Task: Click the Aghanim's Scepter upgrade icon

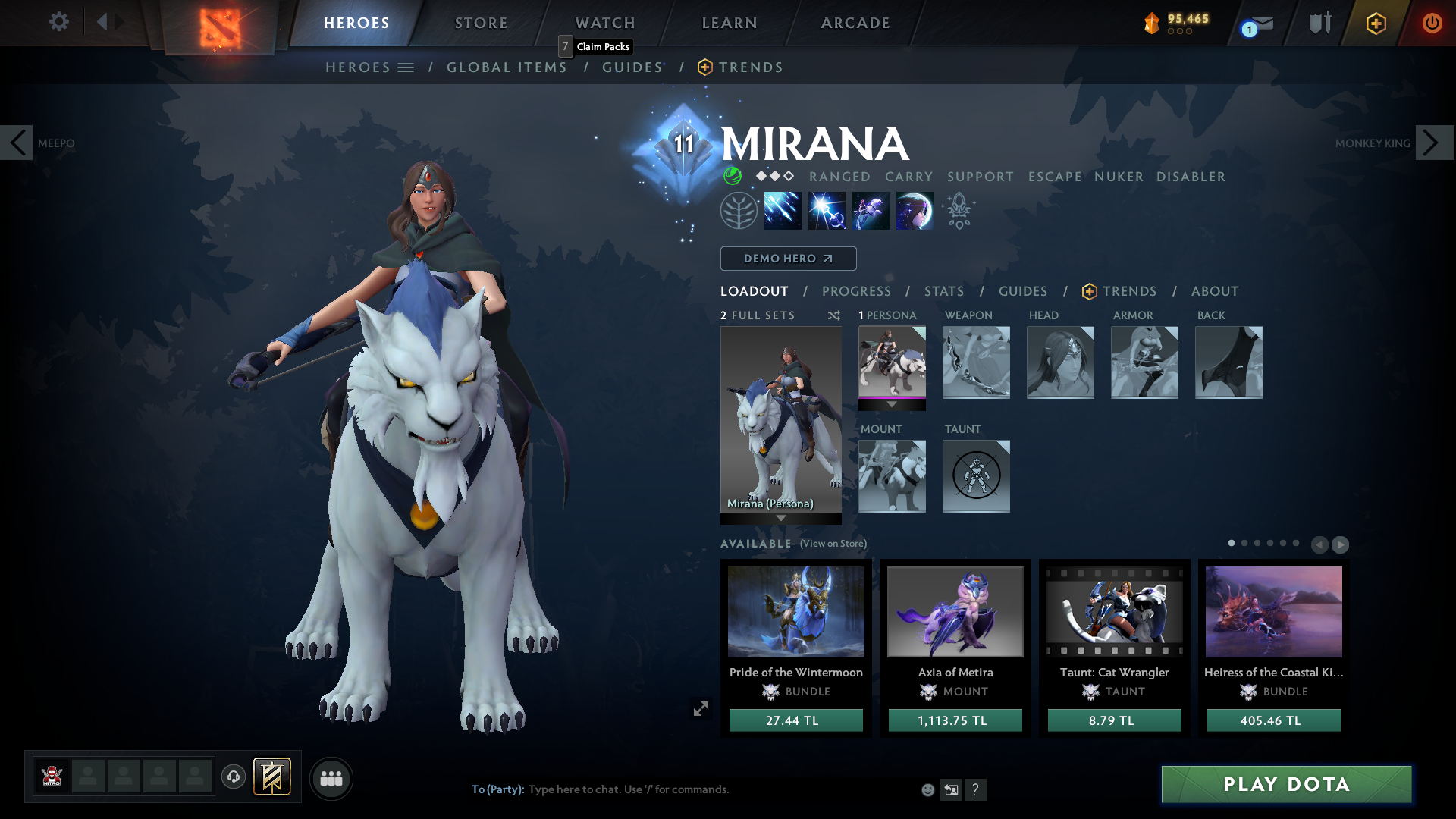Action: (959, 211)
